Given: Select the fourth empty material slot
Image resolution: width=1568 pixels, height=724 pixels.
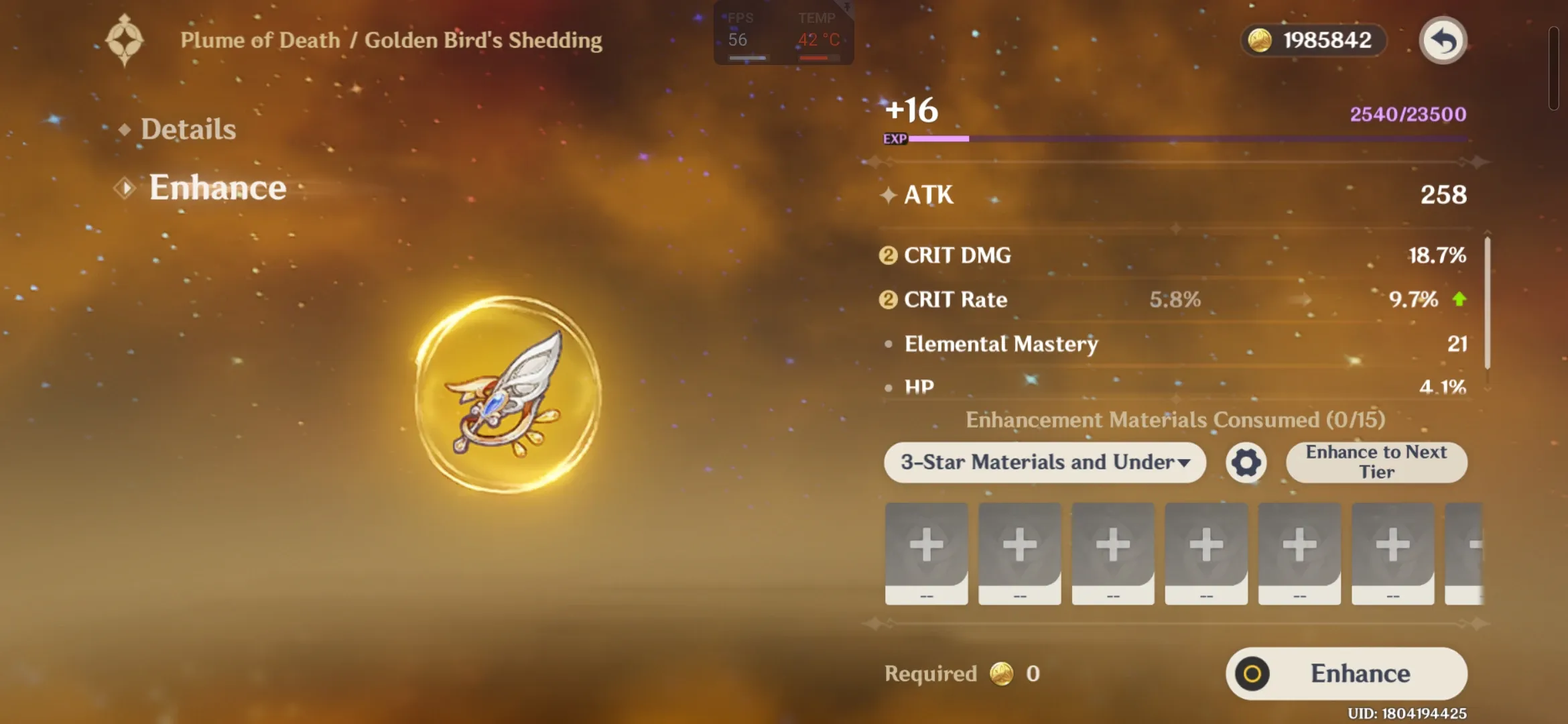Looking at the screenshot, I should coord(1205,544).
